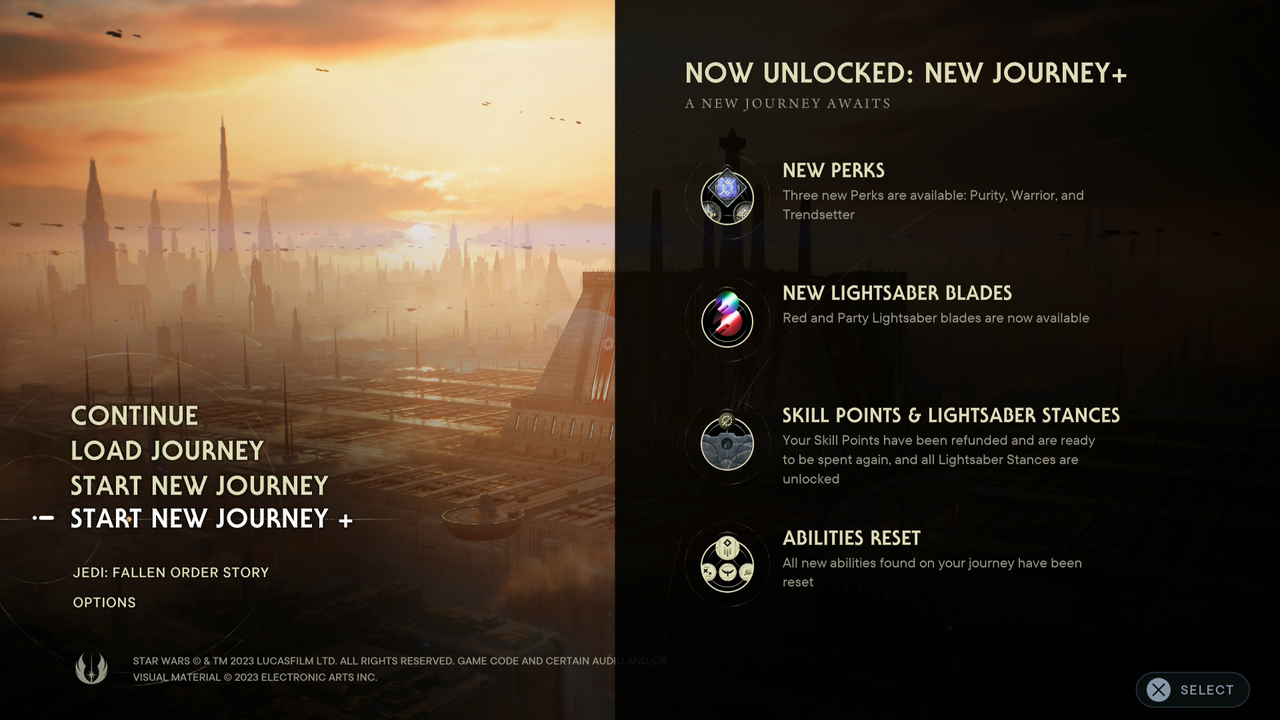Click the New Perks medallion icon
1280x720 pixels.
[x=727, y=196]
